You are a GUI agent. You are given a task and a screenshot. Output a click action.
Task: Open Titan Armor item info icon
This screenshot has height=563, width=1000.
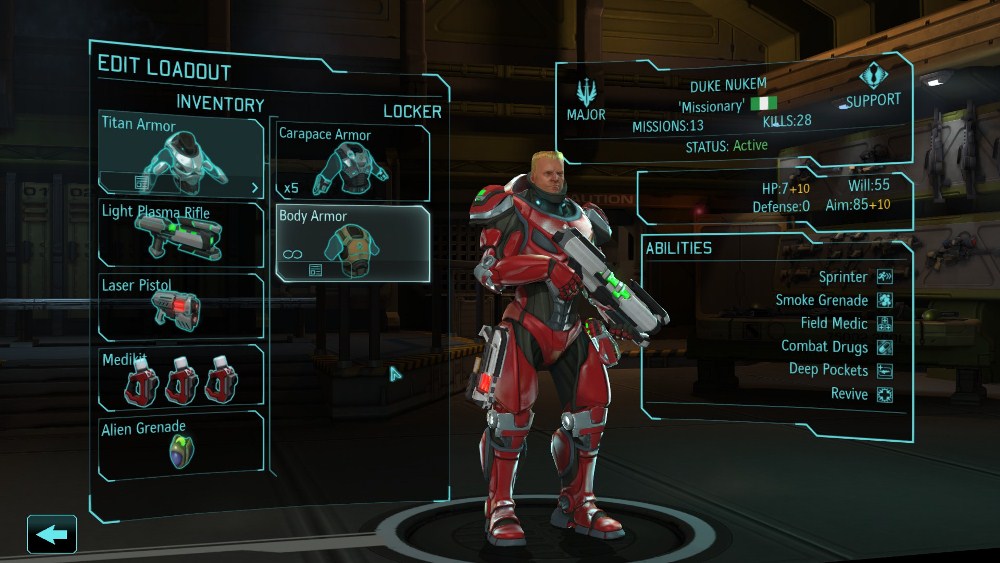point(142,183)
